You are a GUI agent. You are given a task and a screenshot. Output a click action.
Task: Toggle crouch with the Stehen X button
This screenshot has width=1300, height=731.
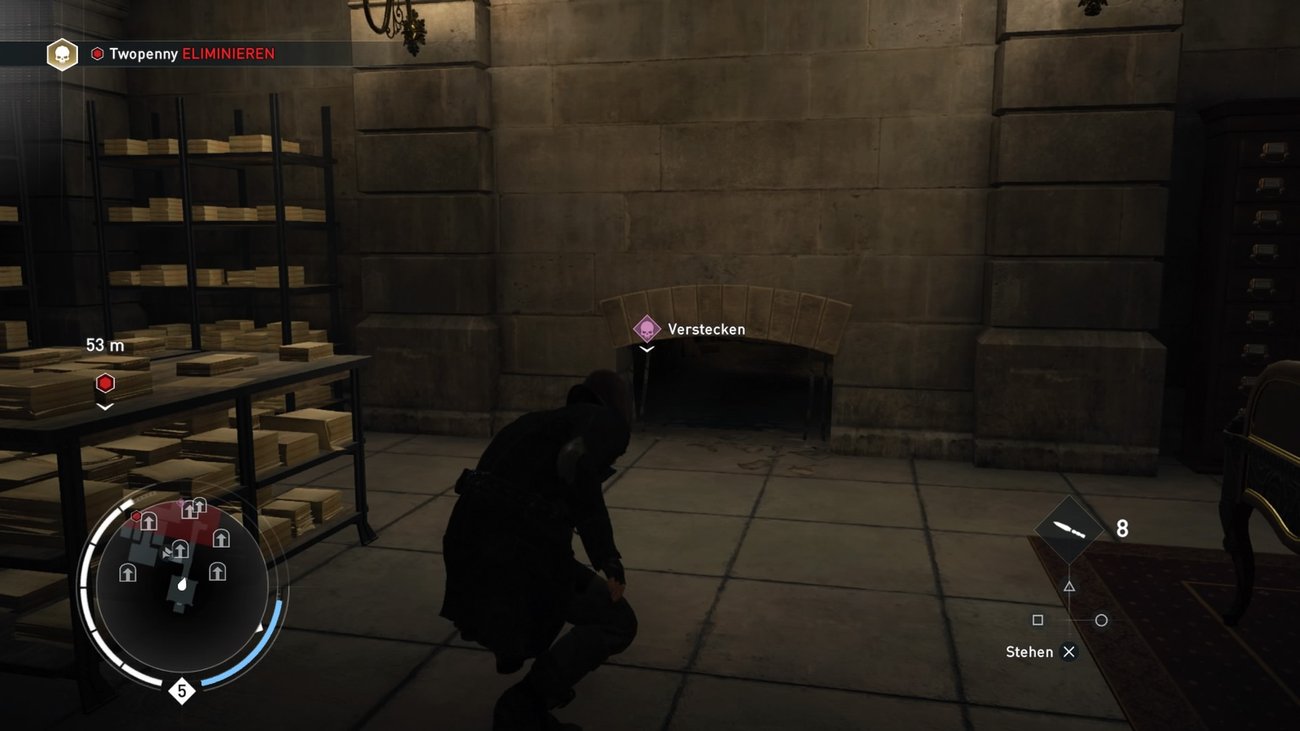tap(1069, 651)
